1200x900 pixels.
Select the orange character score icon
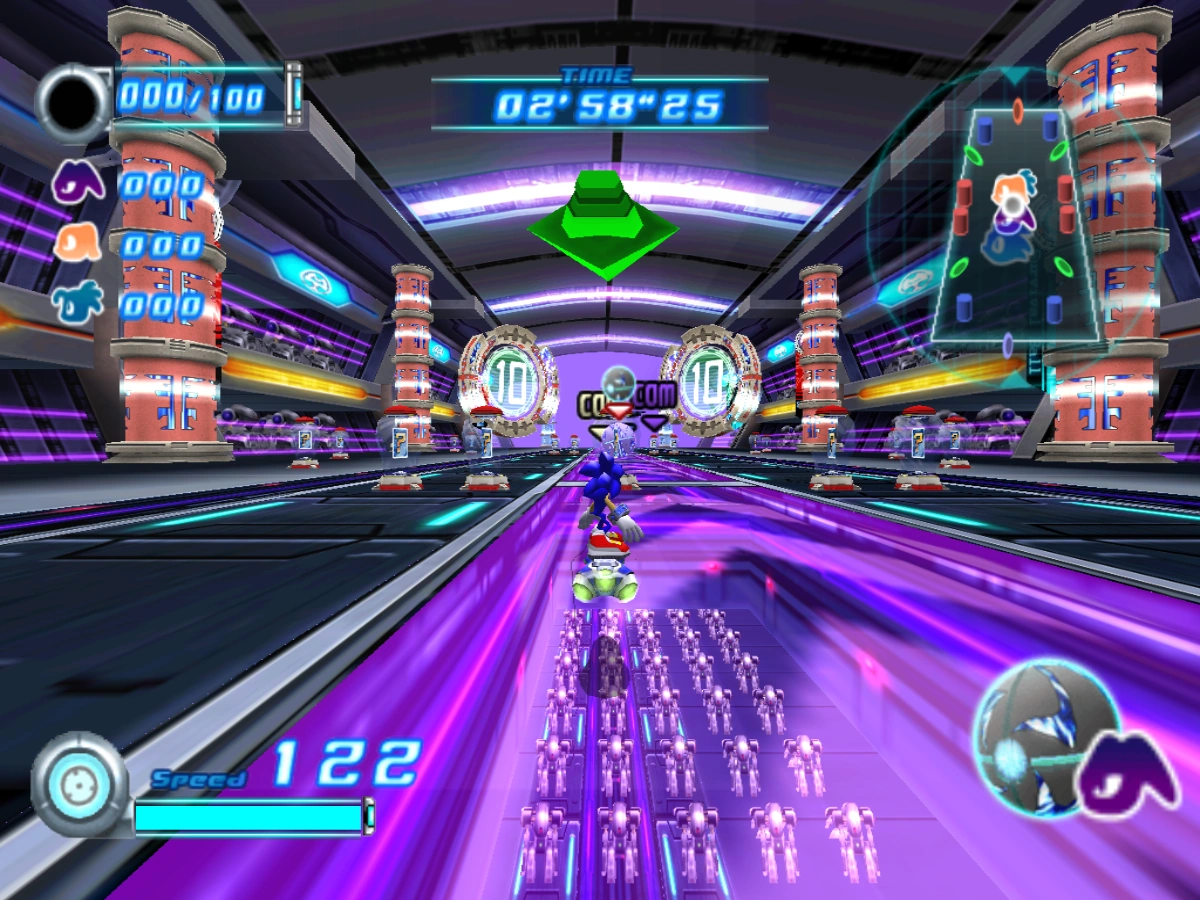coord(77,243)
